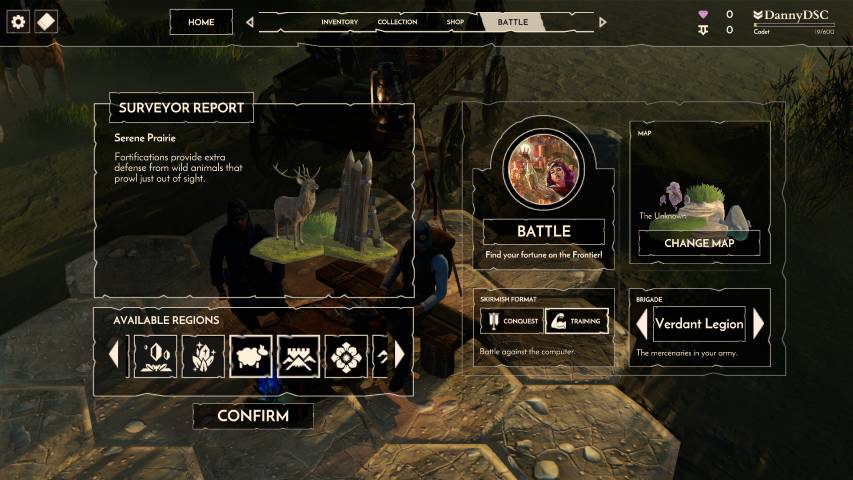
Task: Click the right arrow of the top navigation
Action: (602, 22)
